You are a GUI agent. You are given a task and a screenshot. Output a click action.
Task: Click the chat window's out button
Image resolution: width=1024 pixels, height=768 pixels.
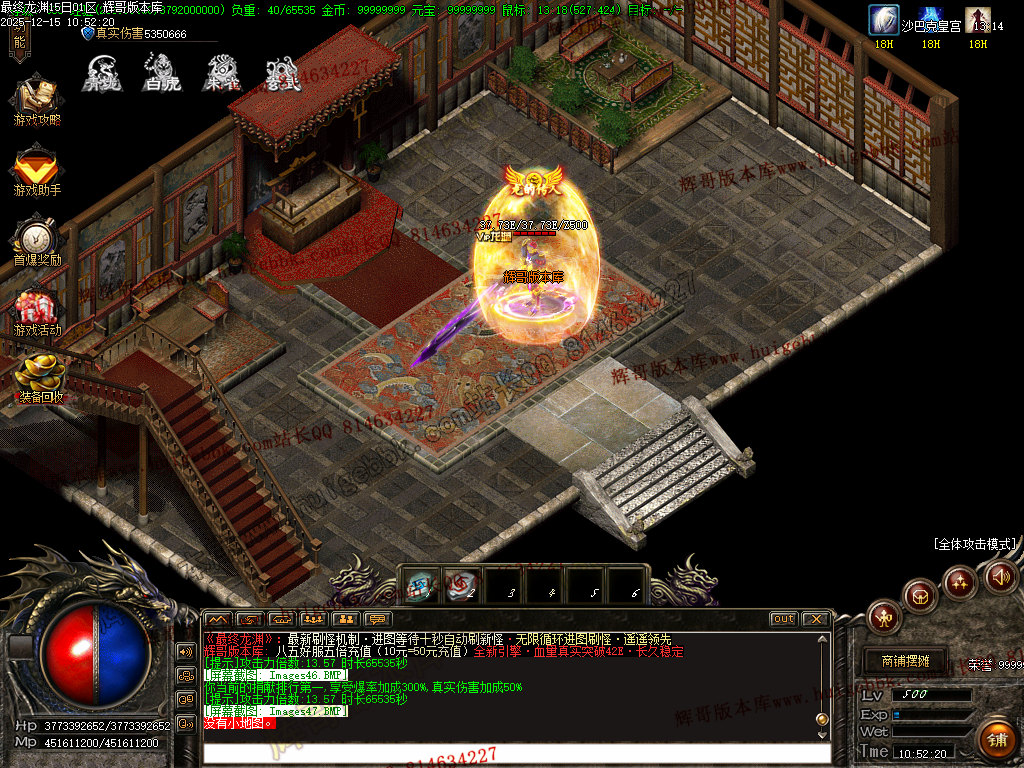783,619
